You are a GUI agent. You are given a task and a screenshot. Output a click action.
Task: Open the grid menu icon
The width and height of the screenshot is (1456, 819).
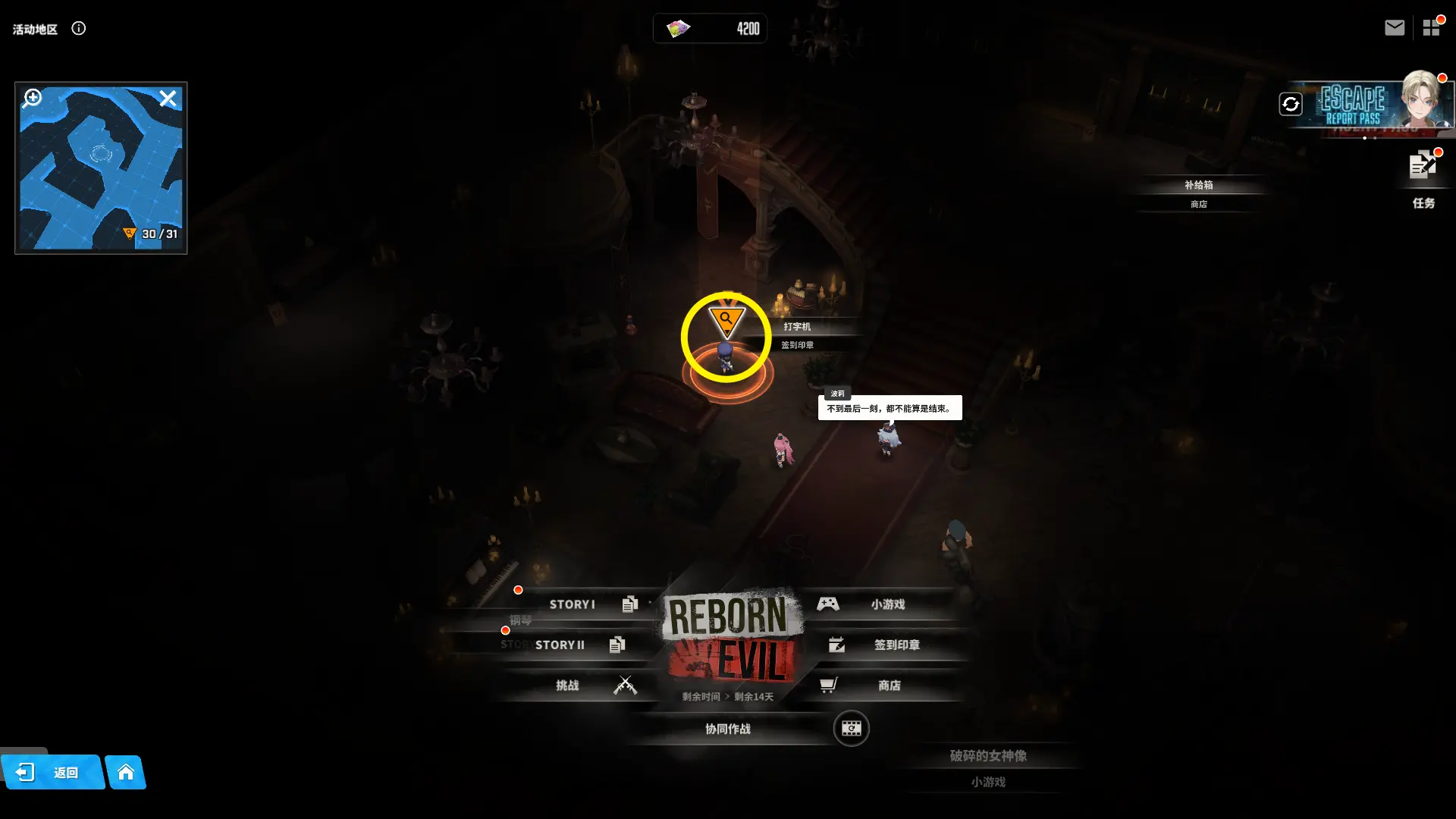[x=1431, y=28]
